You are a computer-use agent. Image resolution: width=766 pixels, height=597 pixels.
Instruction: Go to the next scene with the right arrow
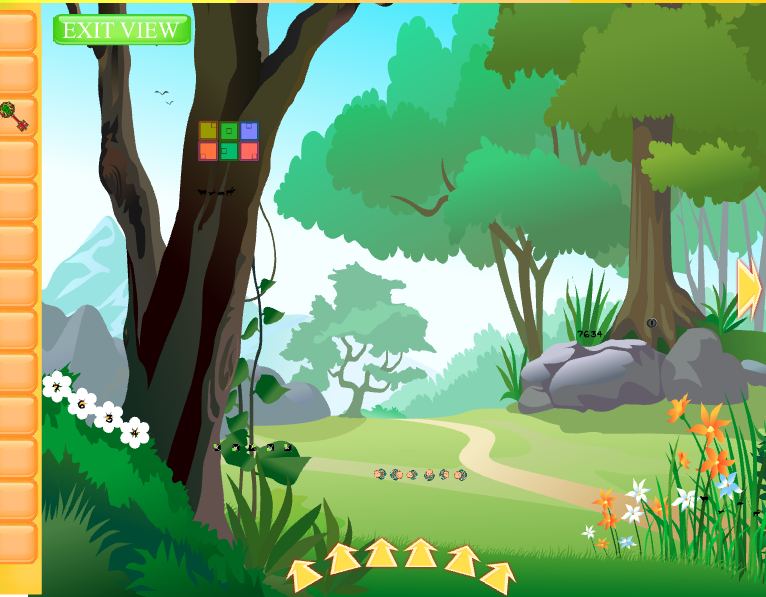(x=749, y=288)
